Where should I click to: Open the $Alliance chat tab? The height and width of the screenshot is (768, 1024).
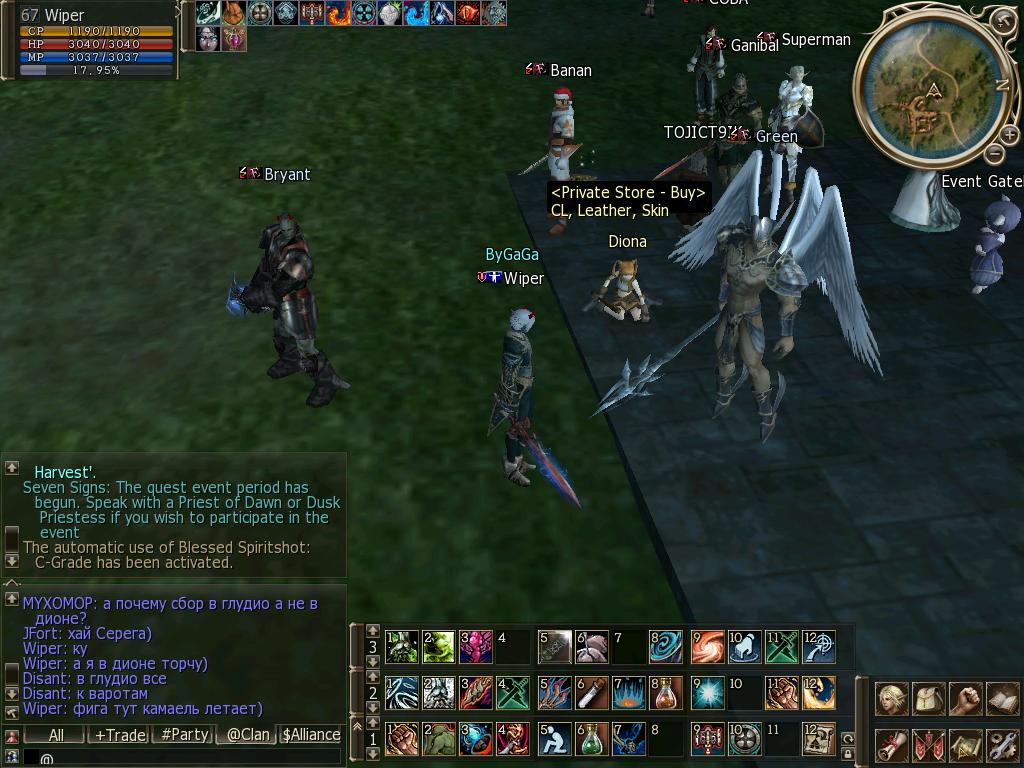click(311, 735)
